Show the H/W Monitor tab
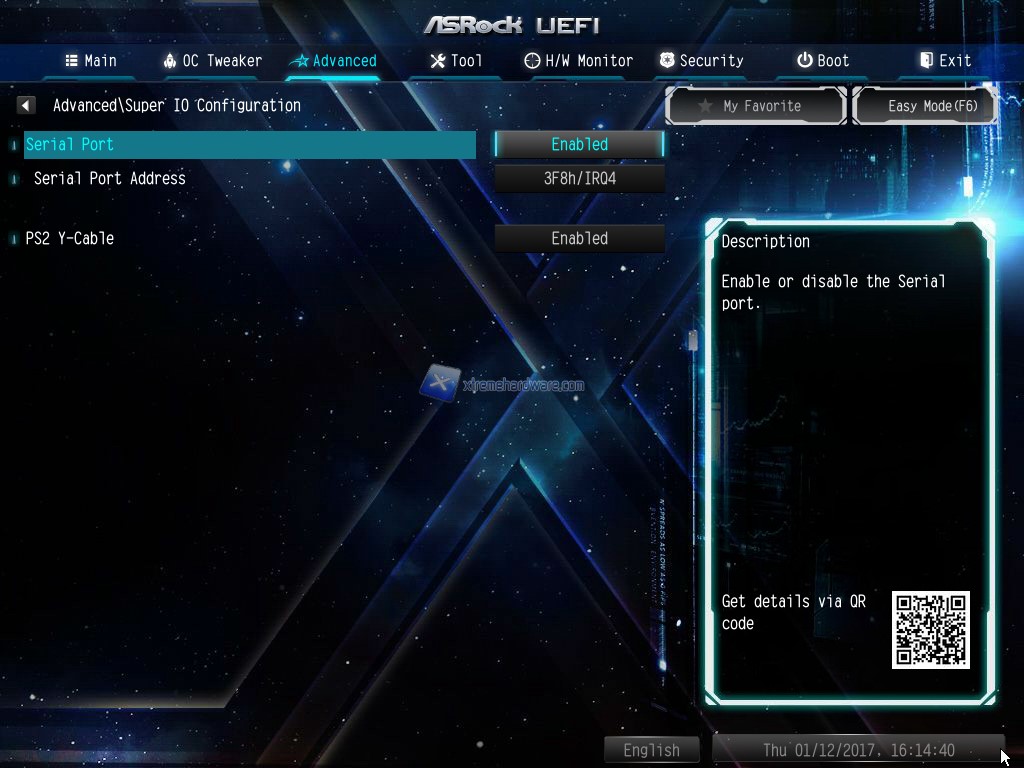This screenshot has width=1024, height=768. point(578,61)
